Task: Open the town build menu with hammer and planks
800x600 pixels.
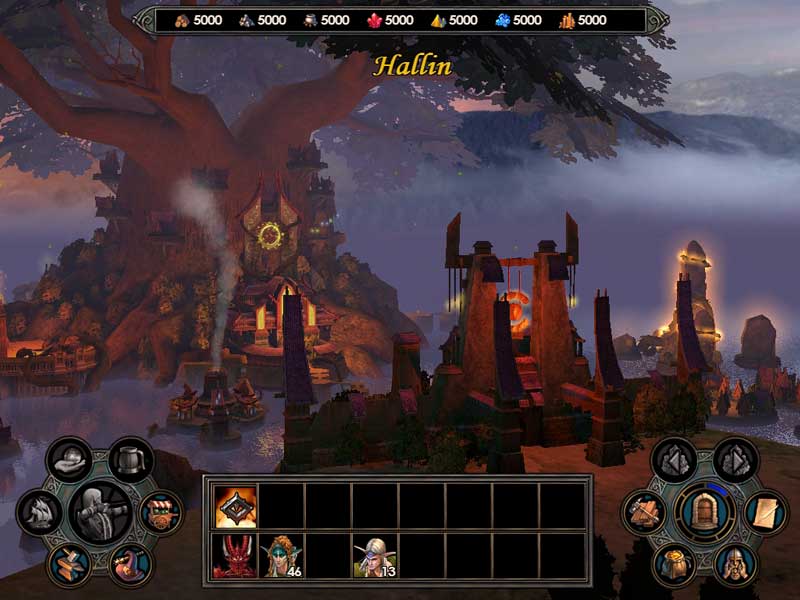Action: 644,512
